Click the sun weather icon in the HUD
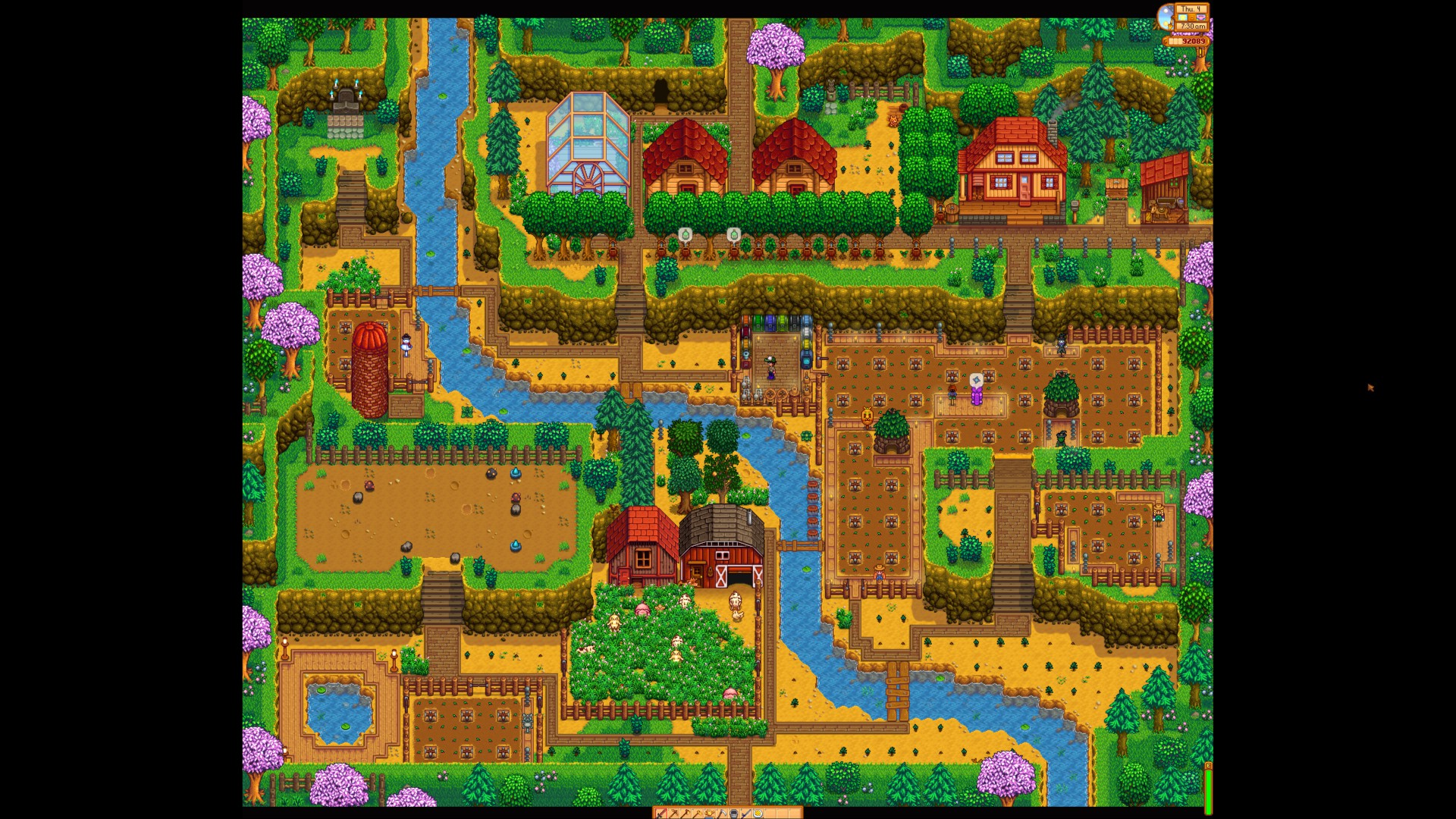Screen dimensions: 1456x819 [x=1182, y=18]
